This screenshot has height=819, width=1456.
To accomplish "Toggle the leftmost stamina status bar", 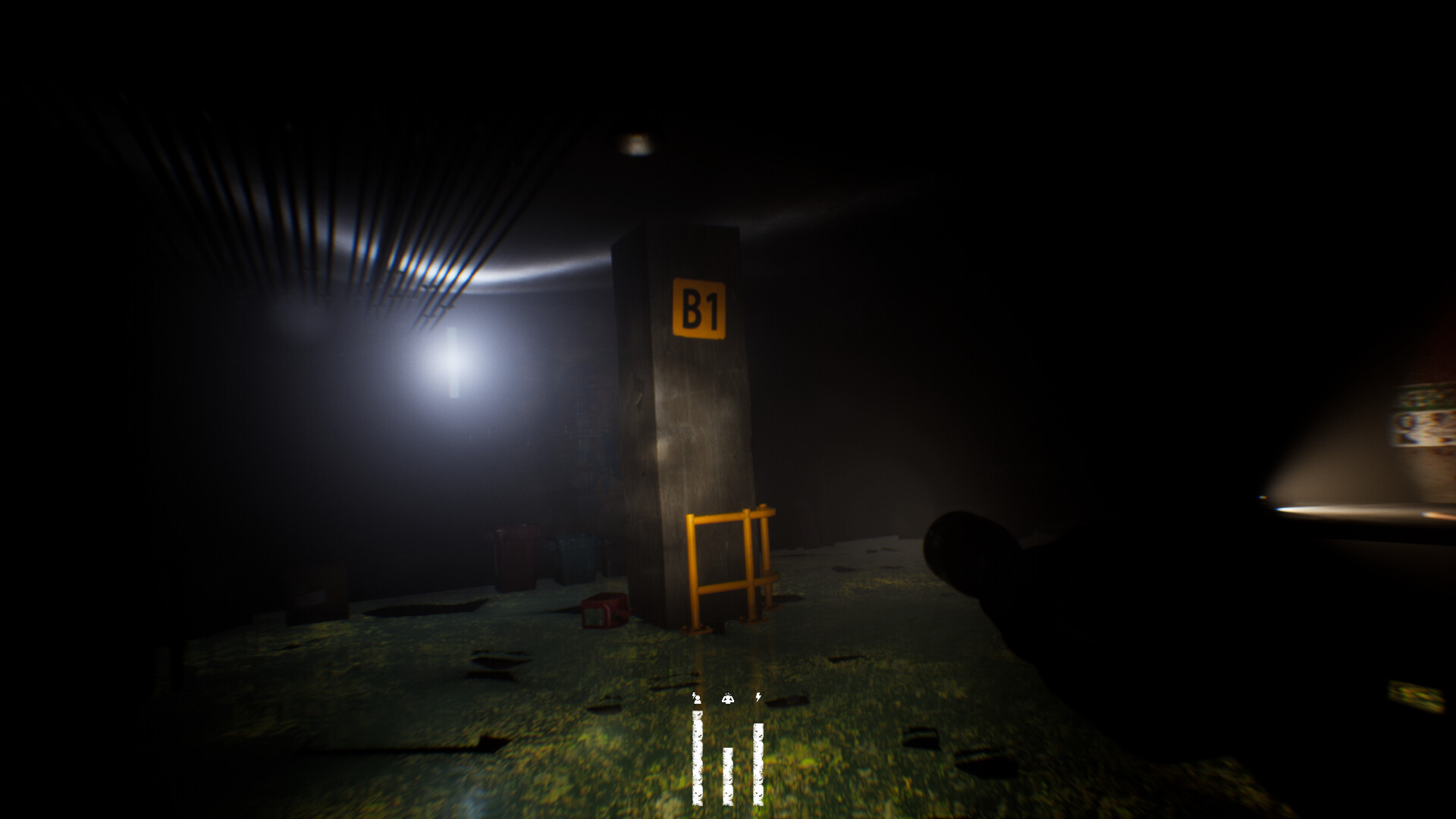I will point(698,758).
